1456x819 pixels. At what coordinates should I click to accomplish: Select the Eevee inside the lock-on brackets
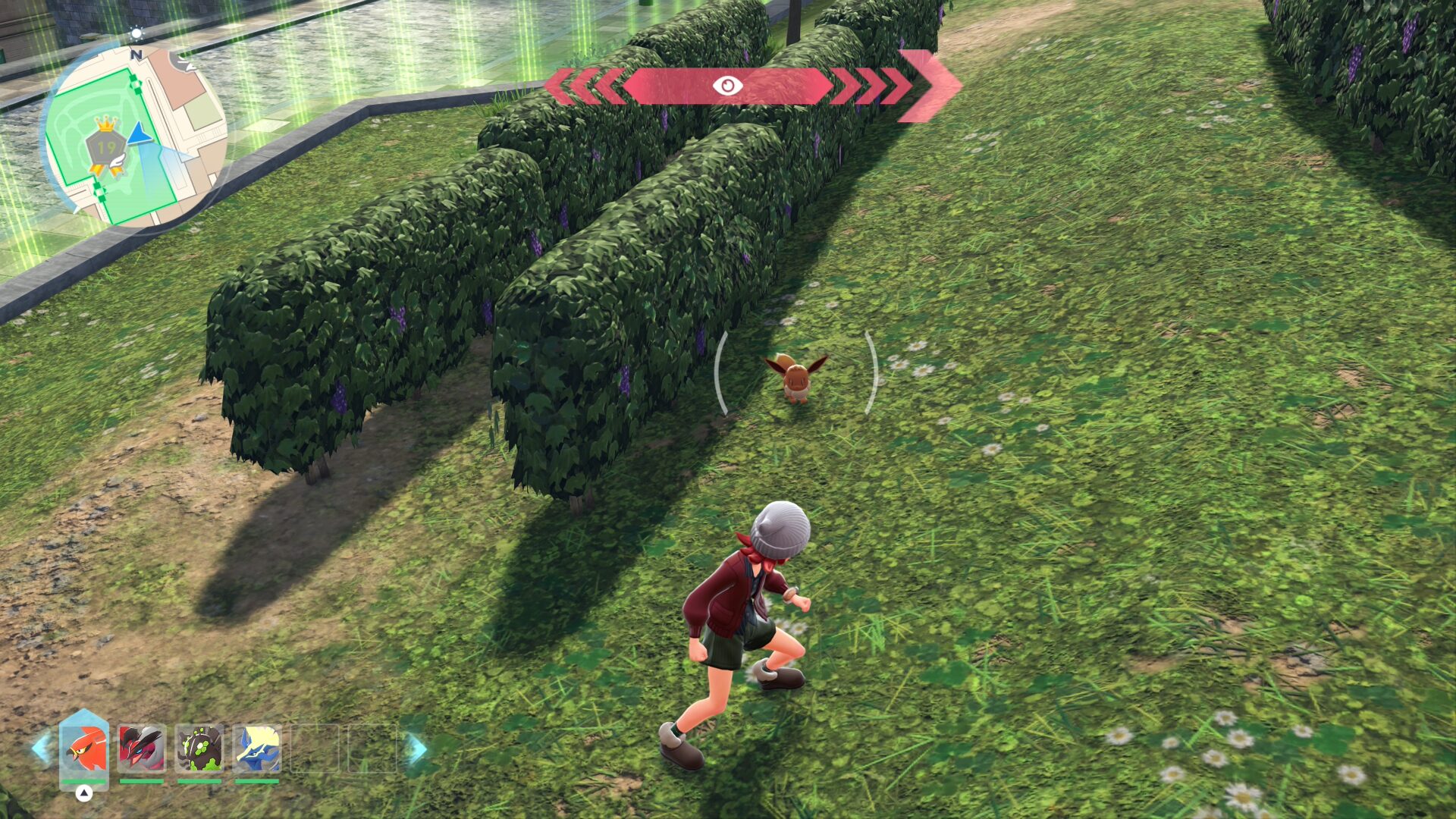tap(795, 376)
